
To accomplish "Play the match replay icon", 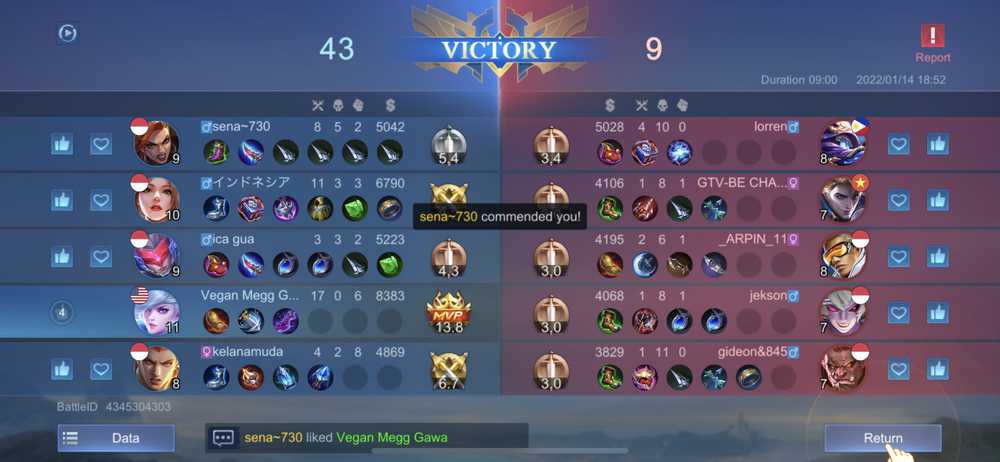I will pos(67,33).
